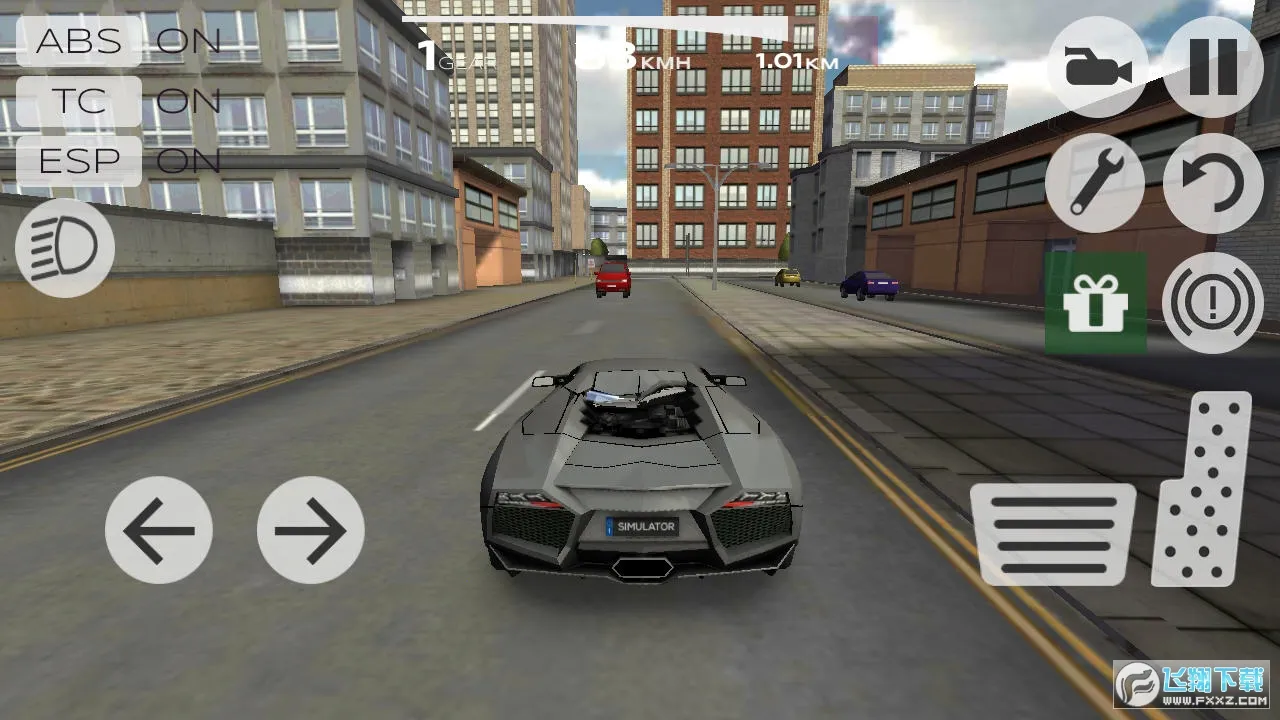This screenshot has width=1280, height=720.
Task: Tap the gear number indicator
Action: 430,58
